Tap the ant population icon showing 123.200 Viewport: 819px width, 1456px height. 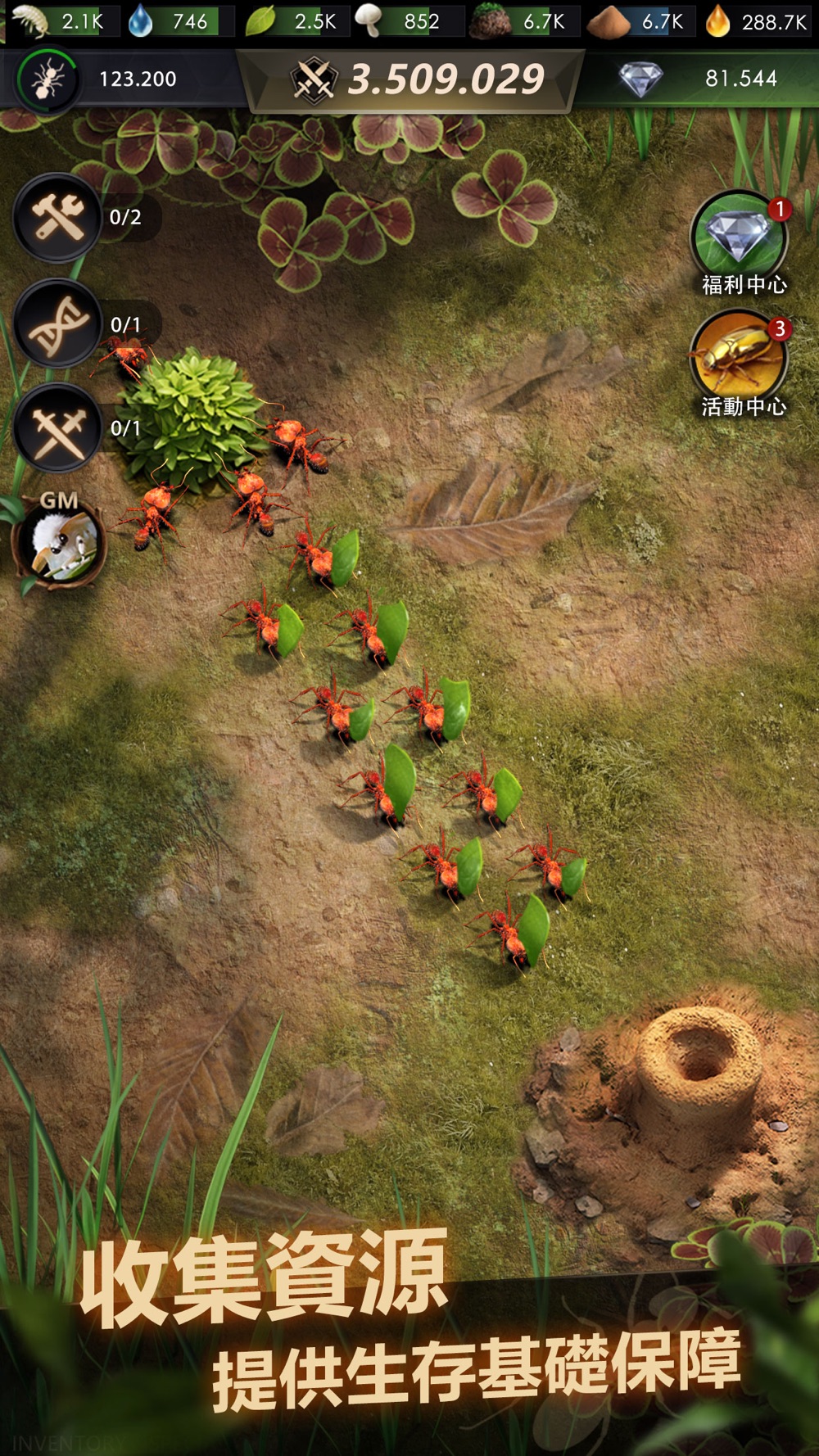tap(48, 79)
